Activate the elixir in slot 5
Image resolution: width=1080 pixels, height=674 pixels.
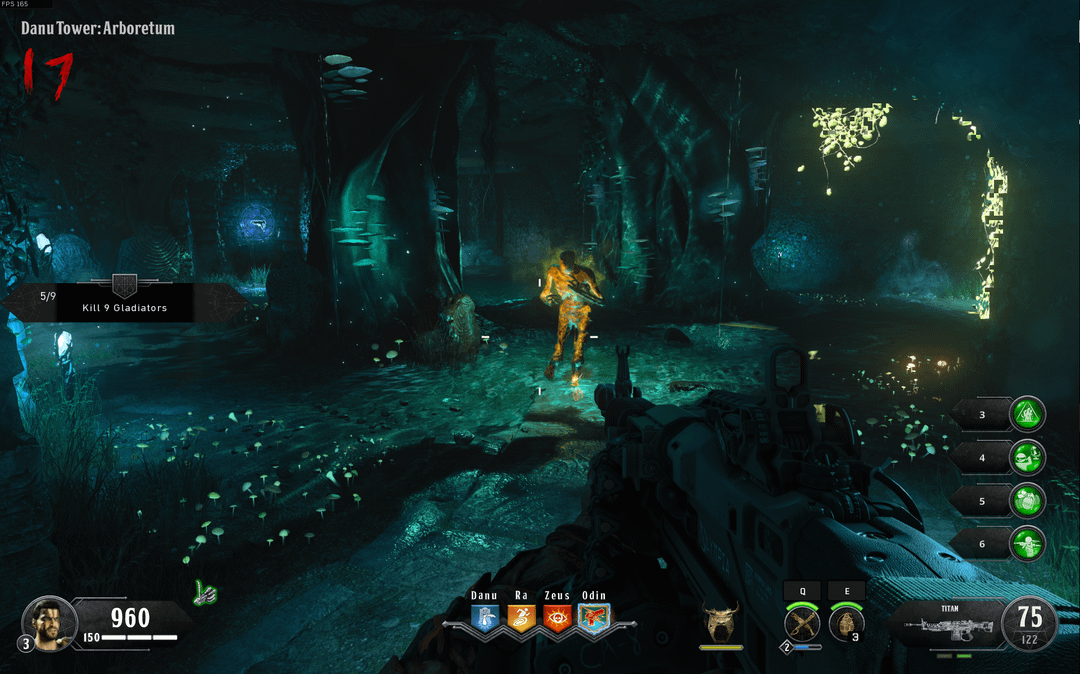(1027, 500)
